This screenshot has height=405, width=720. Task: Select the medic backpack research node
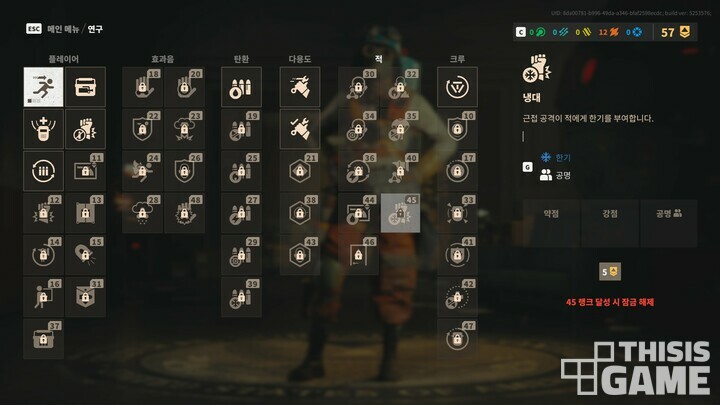(x=43, y=129)
